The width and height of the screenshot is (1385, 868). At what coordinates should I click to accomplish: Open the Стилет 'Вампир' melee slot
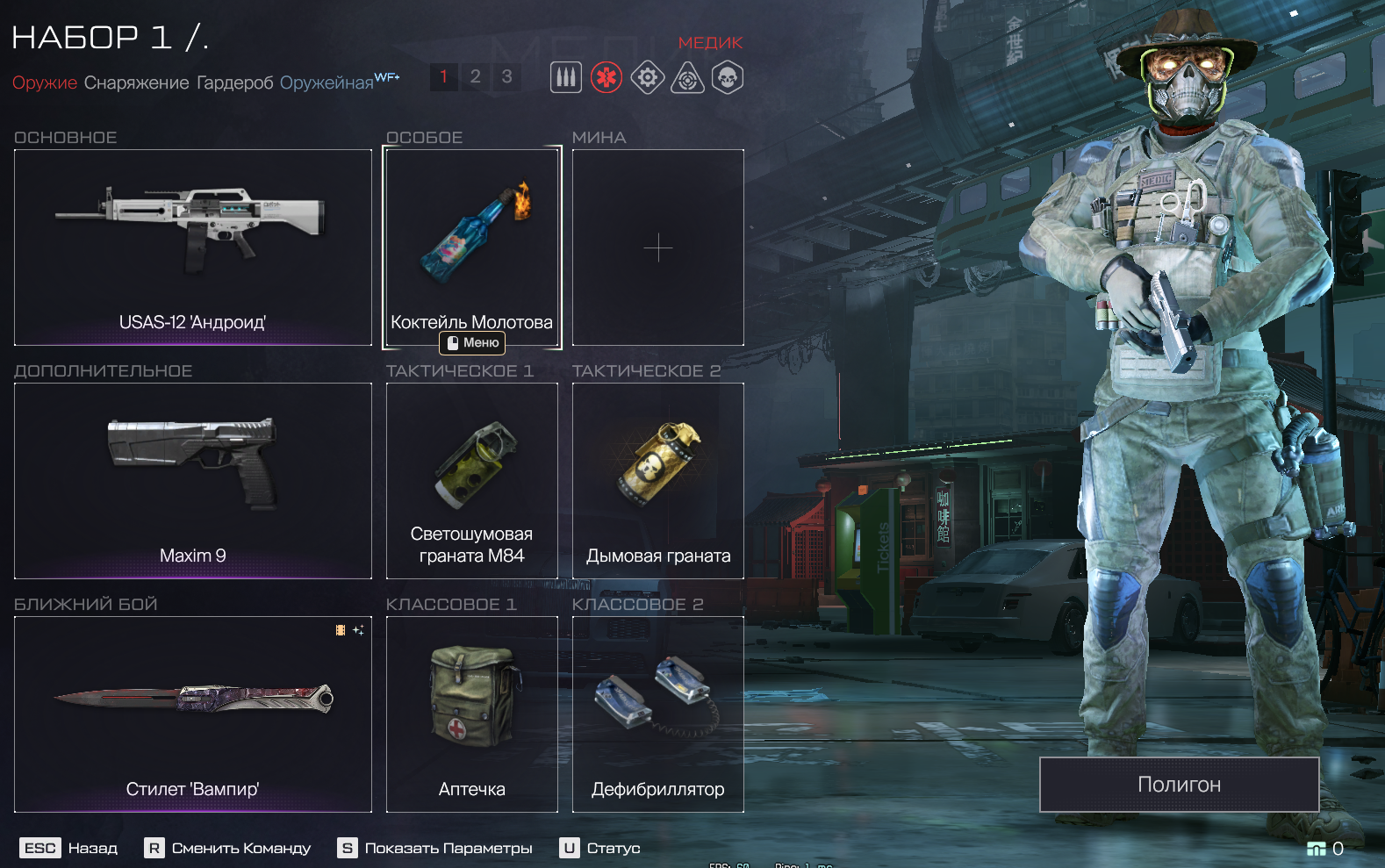(193, 714)
